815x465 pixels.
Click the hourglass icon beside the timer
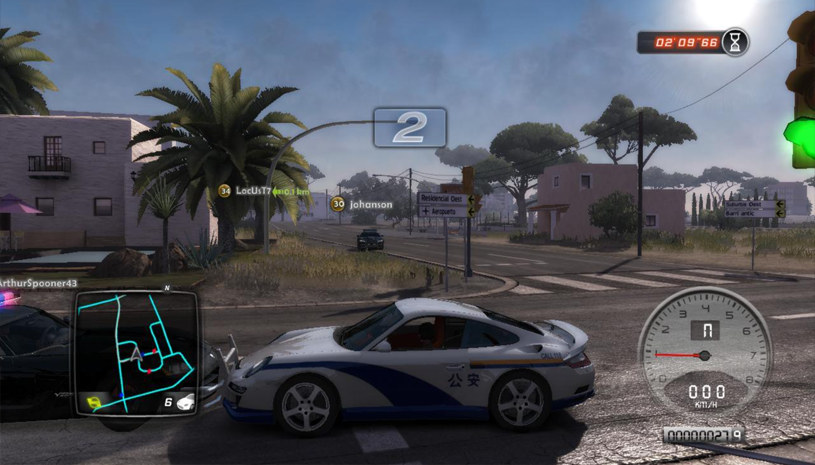coord(735,42)
